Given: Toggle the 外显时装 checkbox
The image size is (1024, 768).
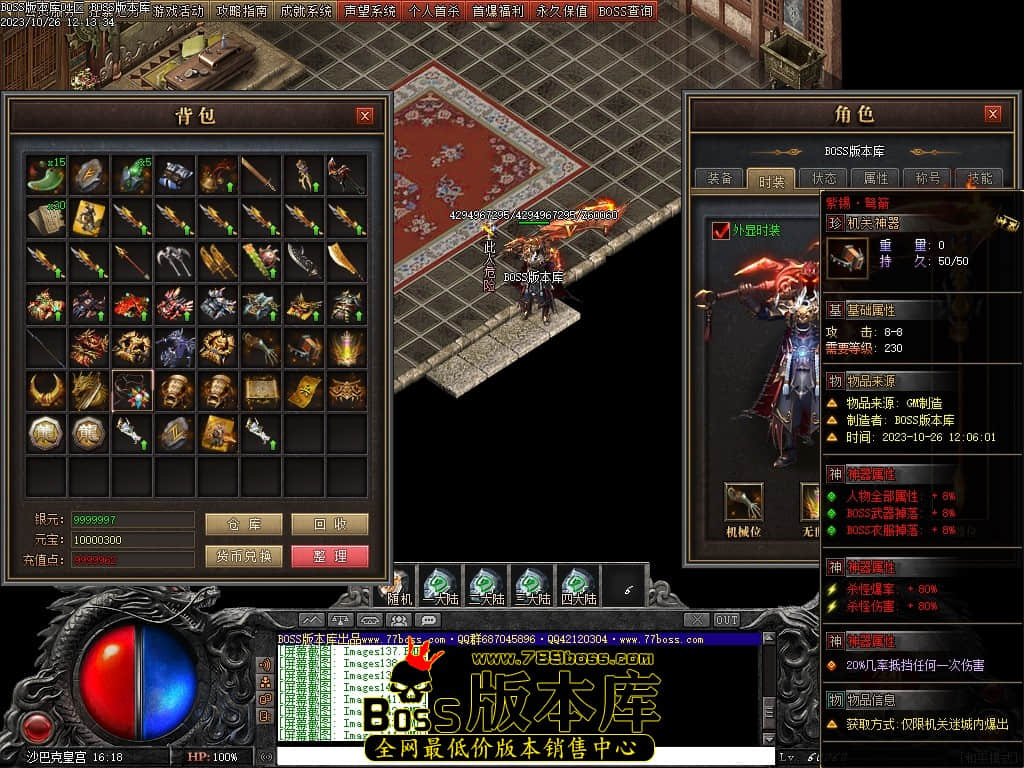Looking at the screenshot, I should tap(720, 231).
